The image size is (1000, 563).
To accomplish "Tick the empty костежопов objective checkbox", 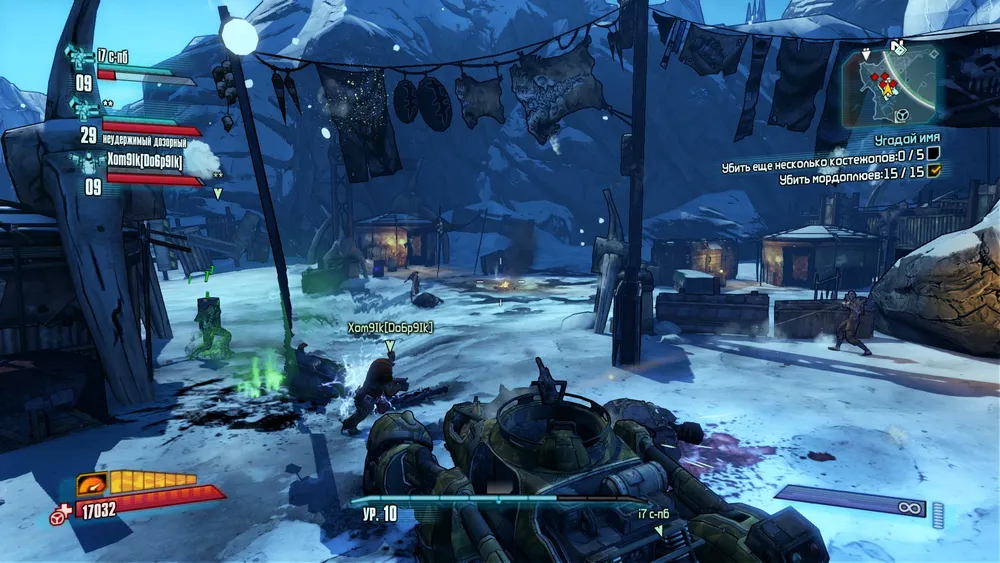I will point(933,153).
